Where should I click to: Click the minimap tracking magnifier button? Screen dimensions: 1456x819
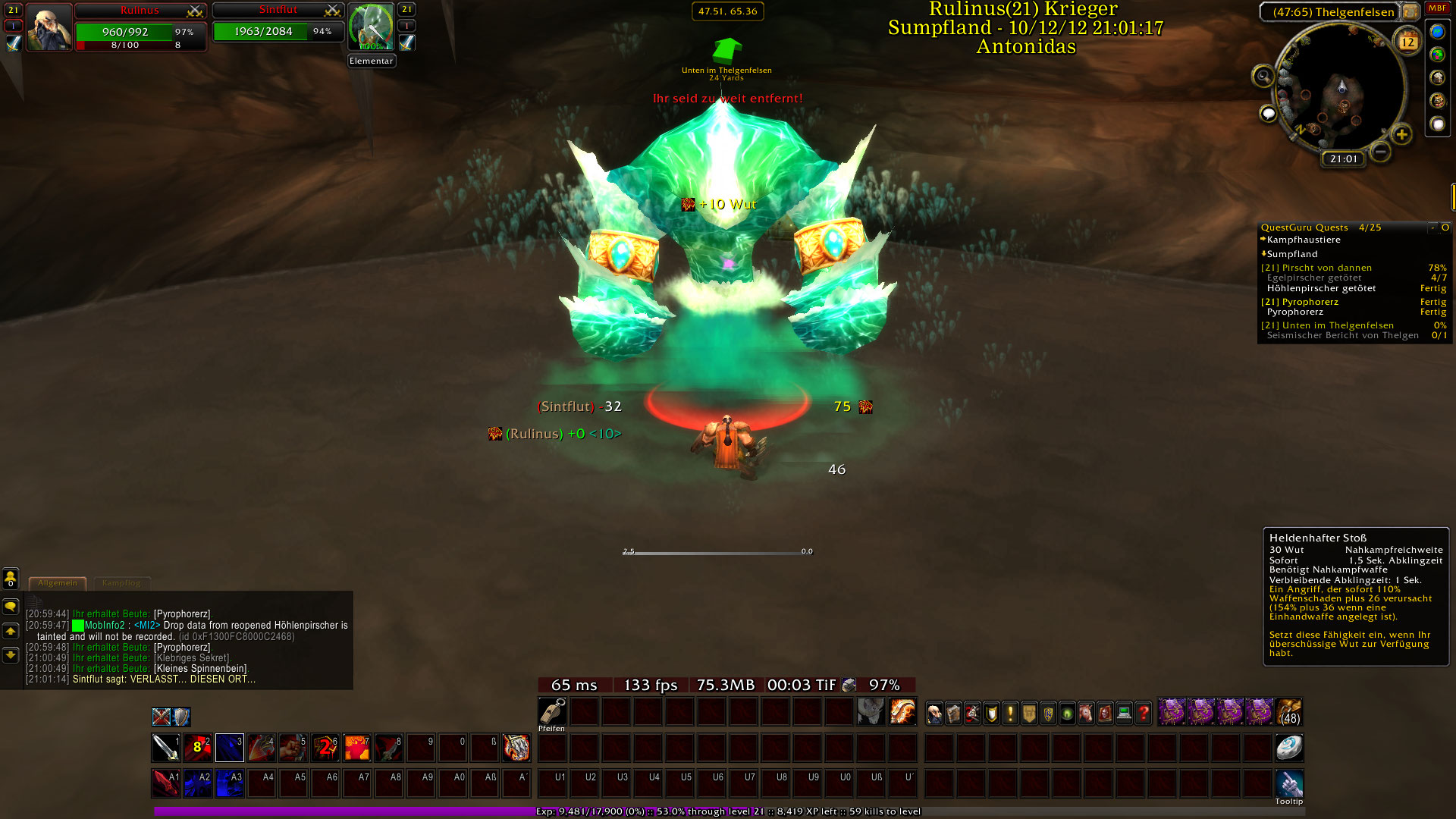1263,76
